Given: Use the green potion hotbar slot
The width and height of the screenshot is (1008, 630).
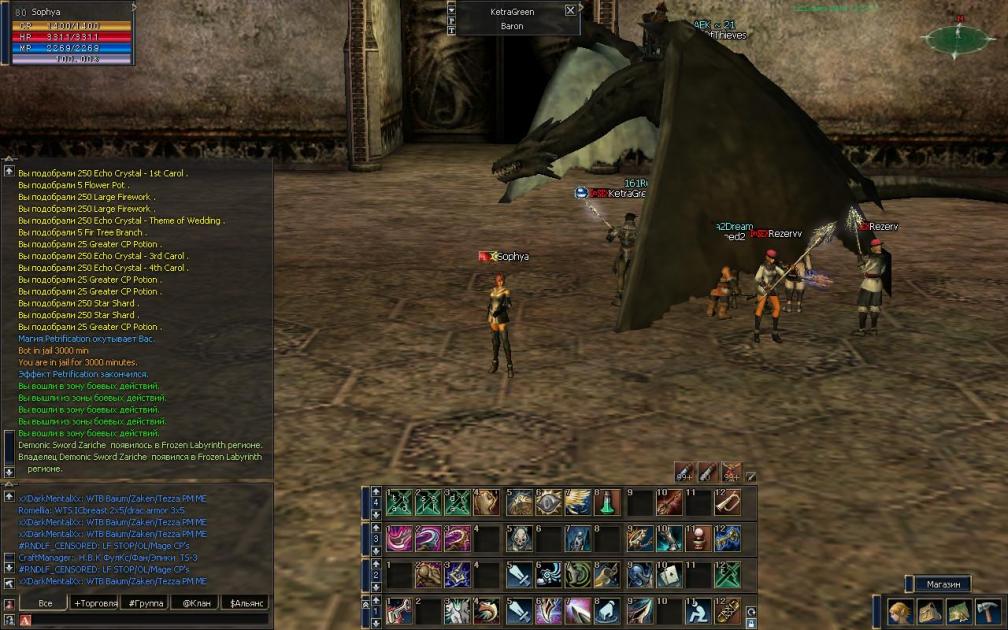Looking at the screenshot, I should [x=608, y=503].
